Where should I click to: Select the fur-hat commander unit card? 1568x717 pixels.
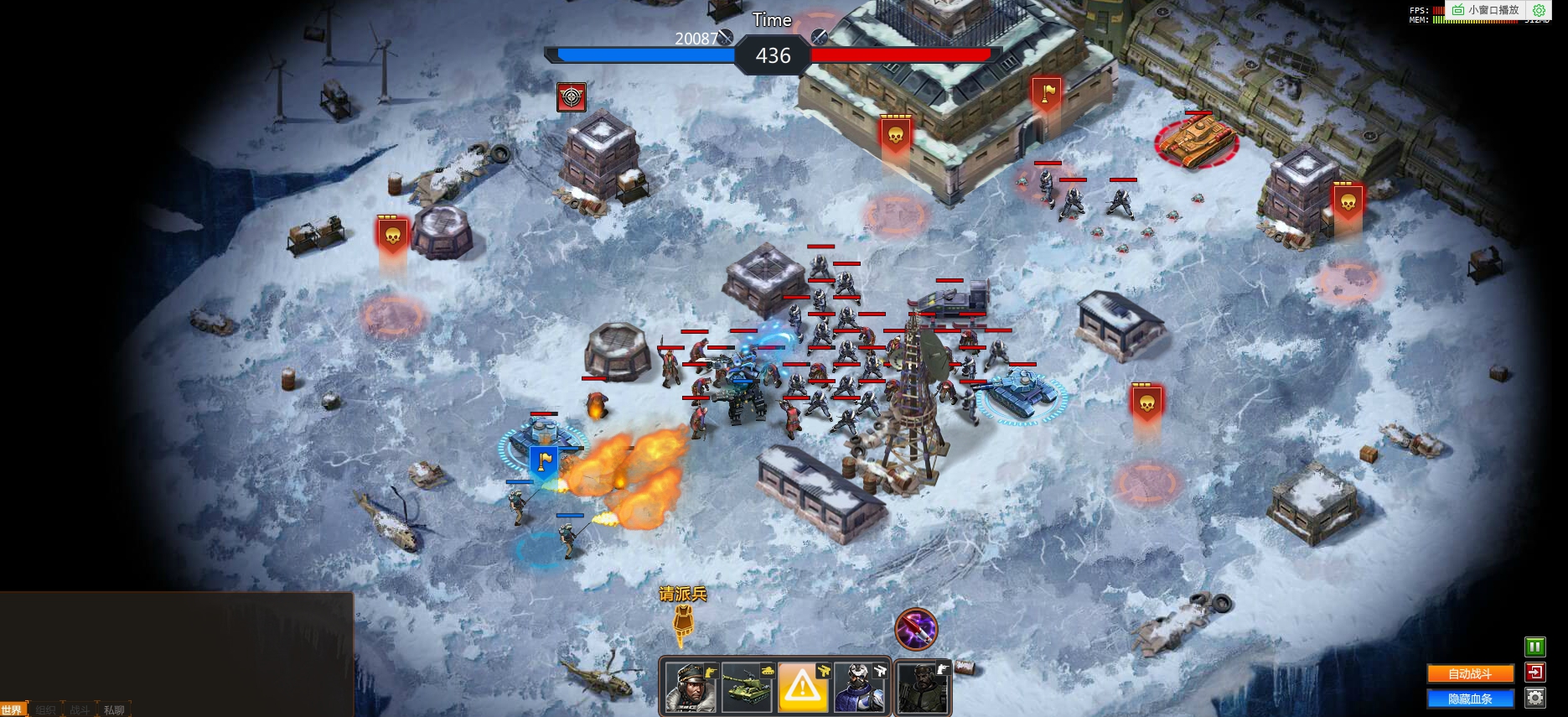coord(691,688)
